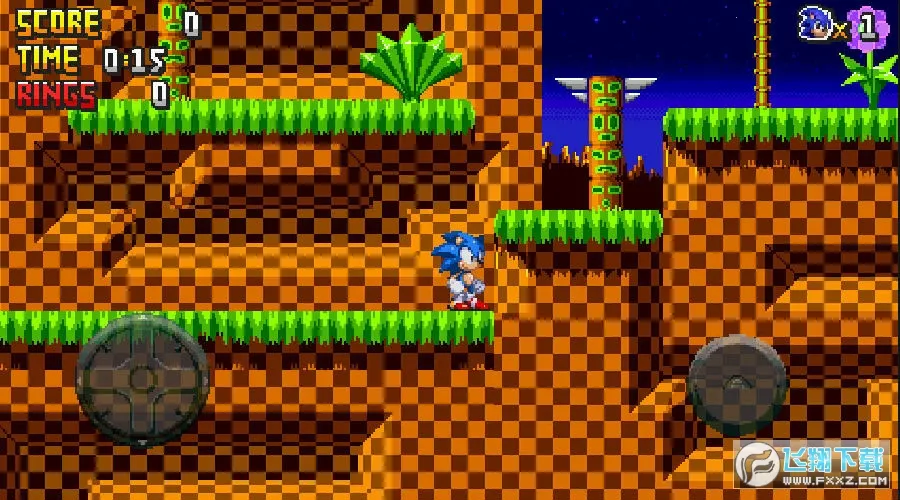Tap the round jump button
The image size is (900, 500).
coord(737,385)
